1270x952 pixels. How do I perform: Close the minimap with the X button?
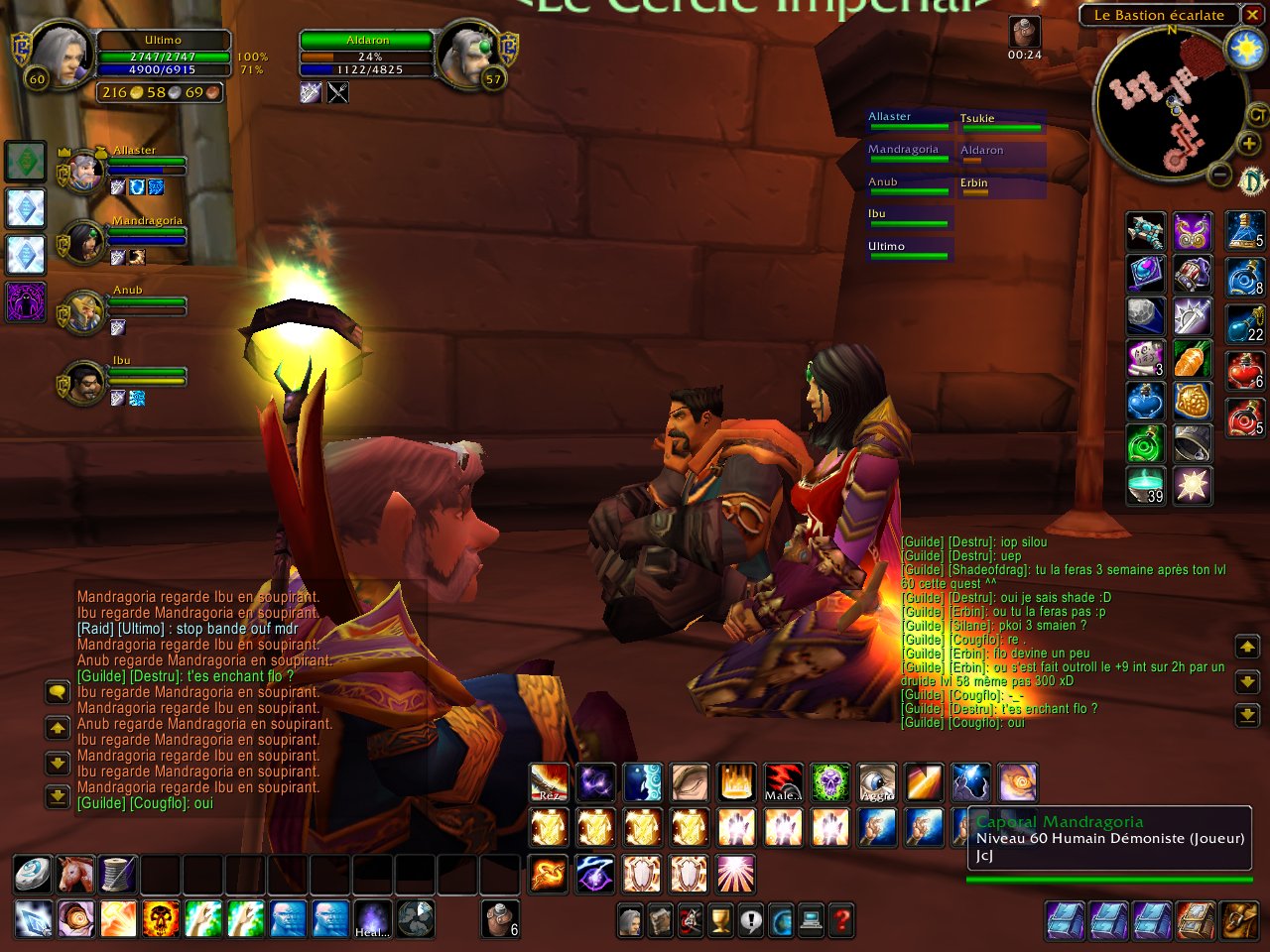tap(1252, 15)
